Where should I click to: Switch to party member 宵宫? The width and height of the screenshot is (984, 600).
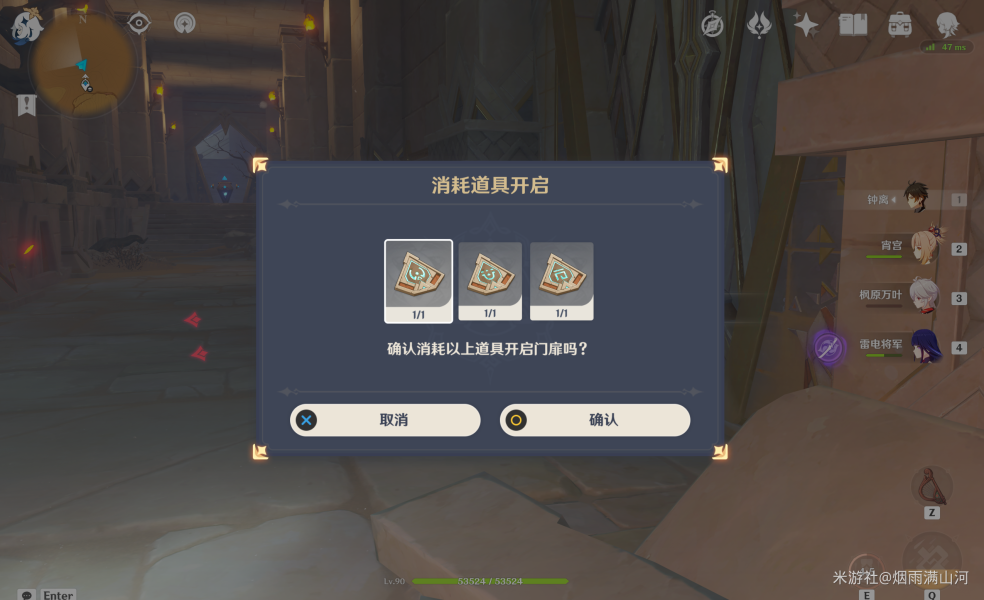coord(922,247)
